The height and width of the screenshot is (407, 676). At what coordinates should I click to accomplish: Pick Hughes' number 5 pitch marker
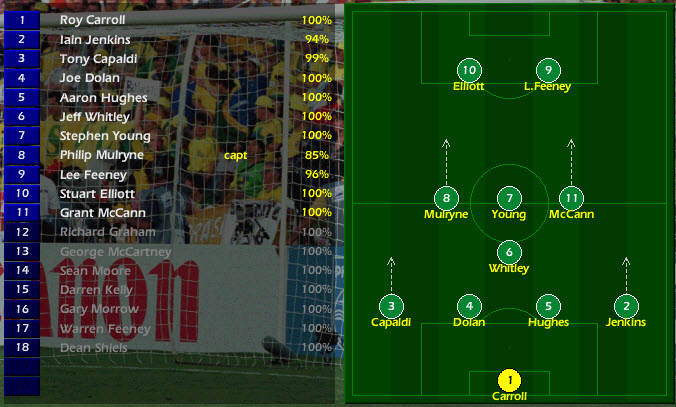point(548,306)
